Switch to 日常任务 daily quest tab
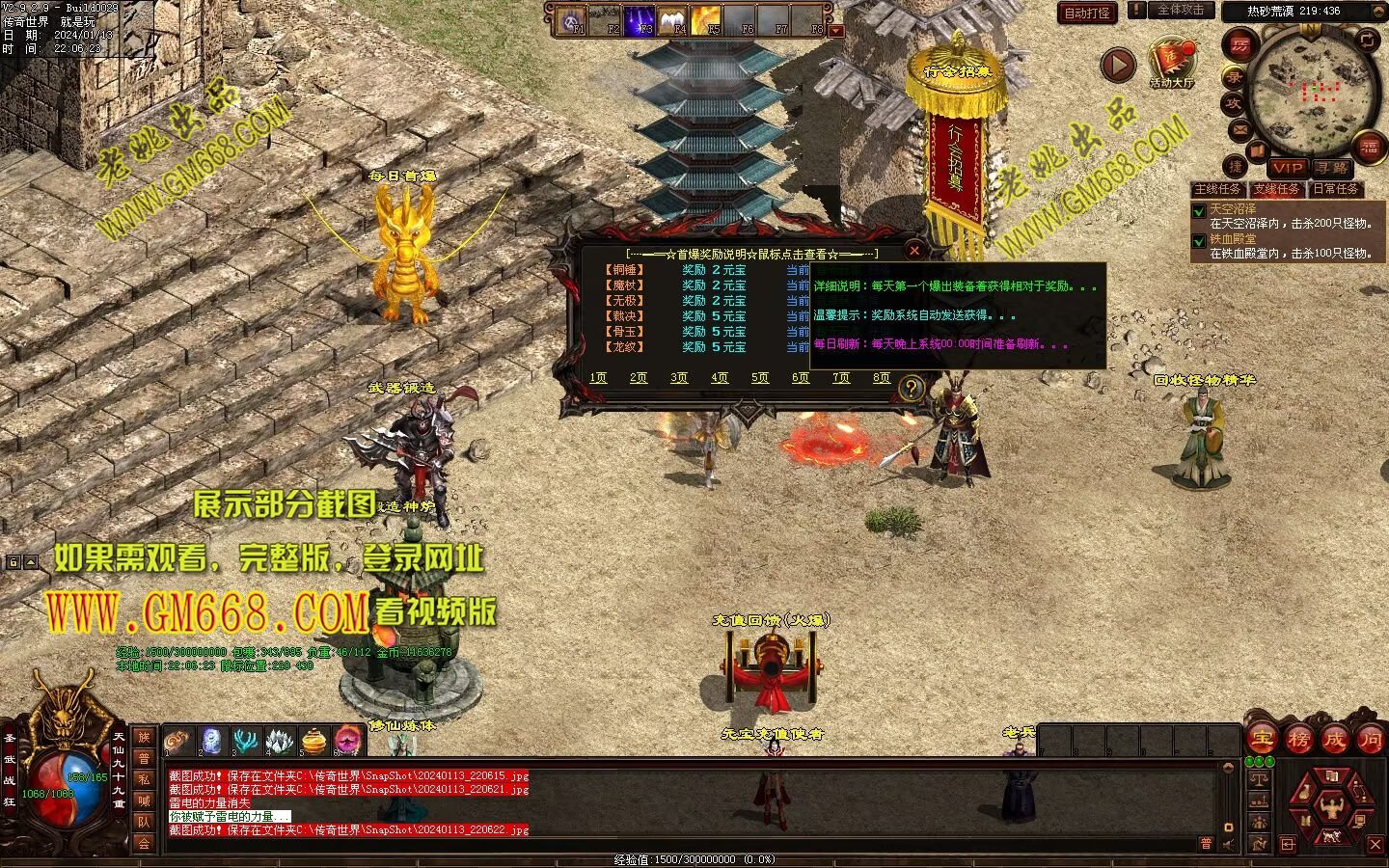 click(1336, 189)
